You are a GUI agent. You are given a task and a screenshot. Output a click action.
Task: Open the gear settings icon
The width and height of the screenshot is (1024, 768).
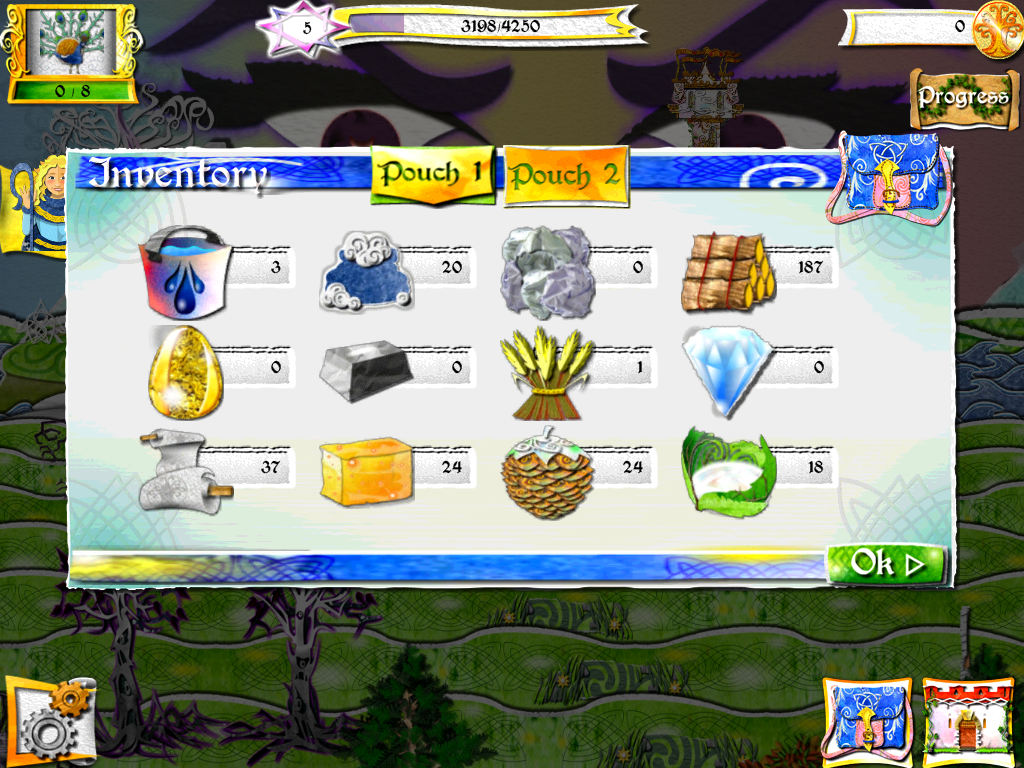tap(49, 724)
